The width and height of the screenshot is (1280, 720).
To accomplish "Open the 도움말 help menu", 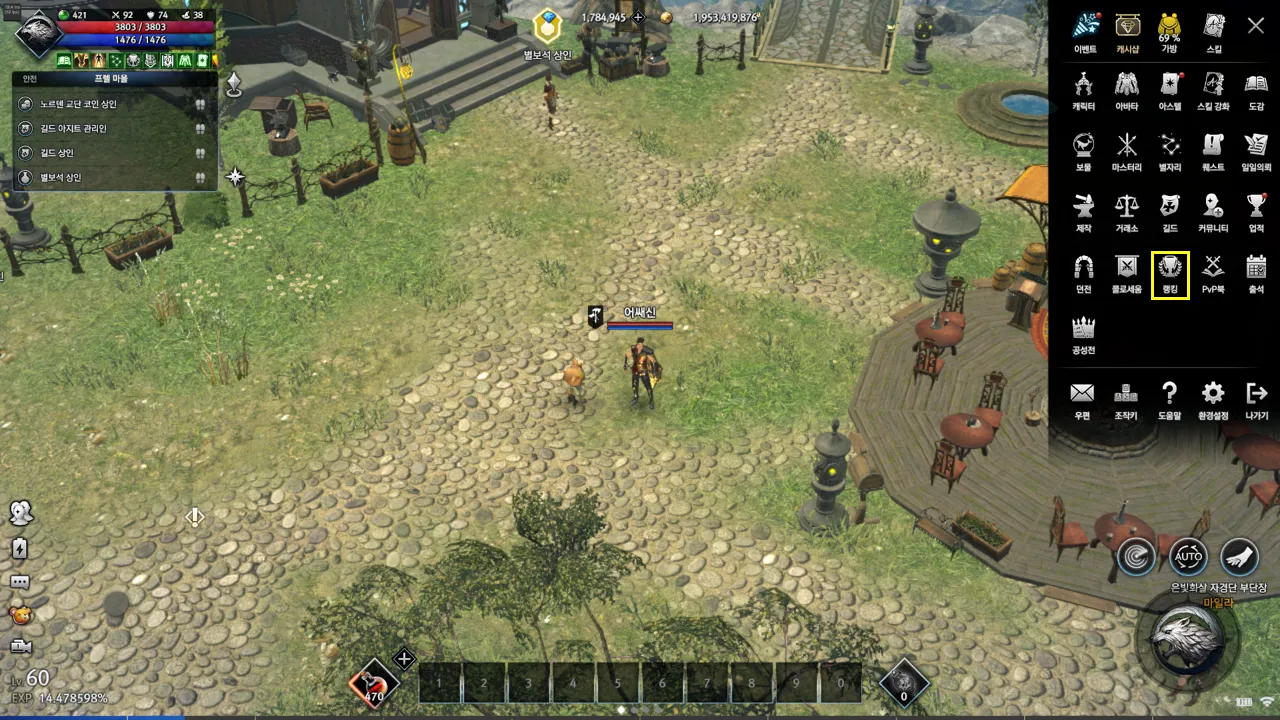I will pyautogui.click(x=1169, y=398).
